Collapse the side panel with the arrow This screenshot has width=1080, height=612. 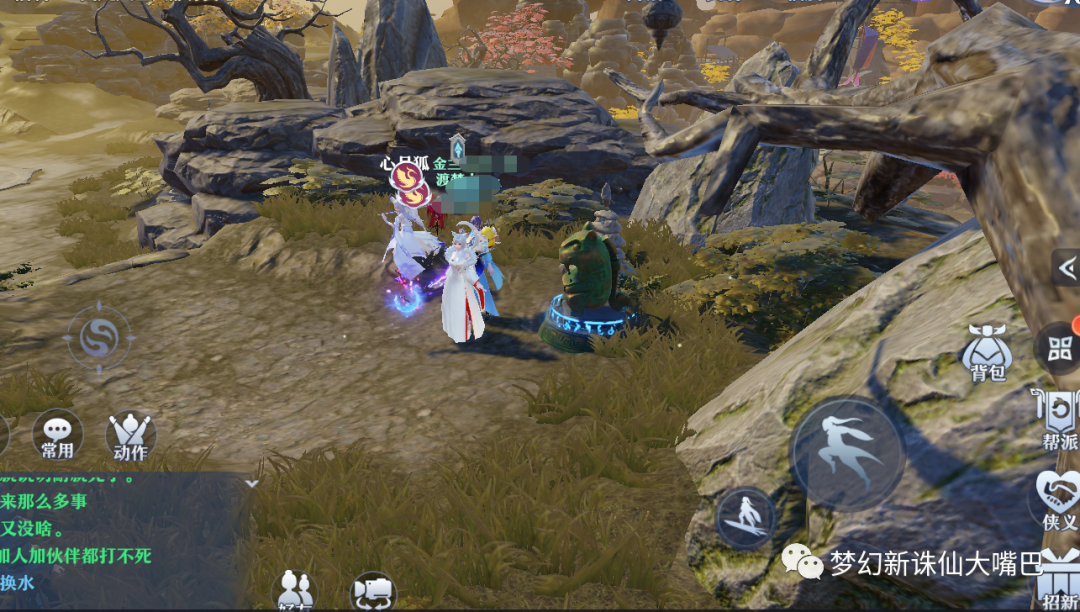[x=1066, y=268]
